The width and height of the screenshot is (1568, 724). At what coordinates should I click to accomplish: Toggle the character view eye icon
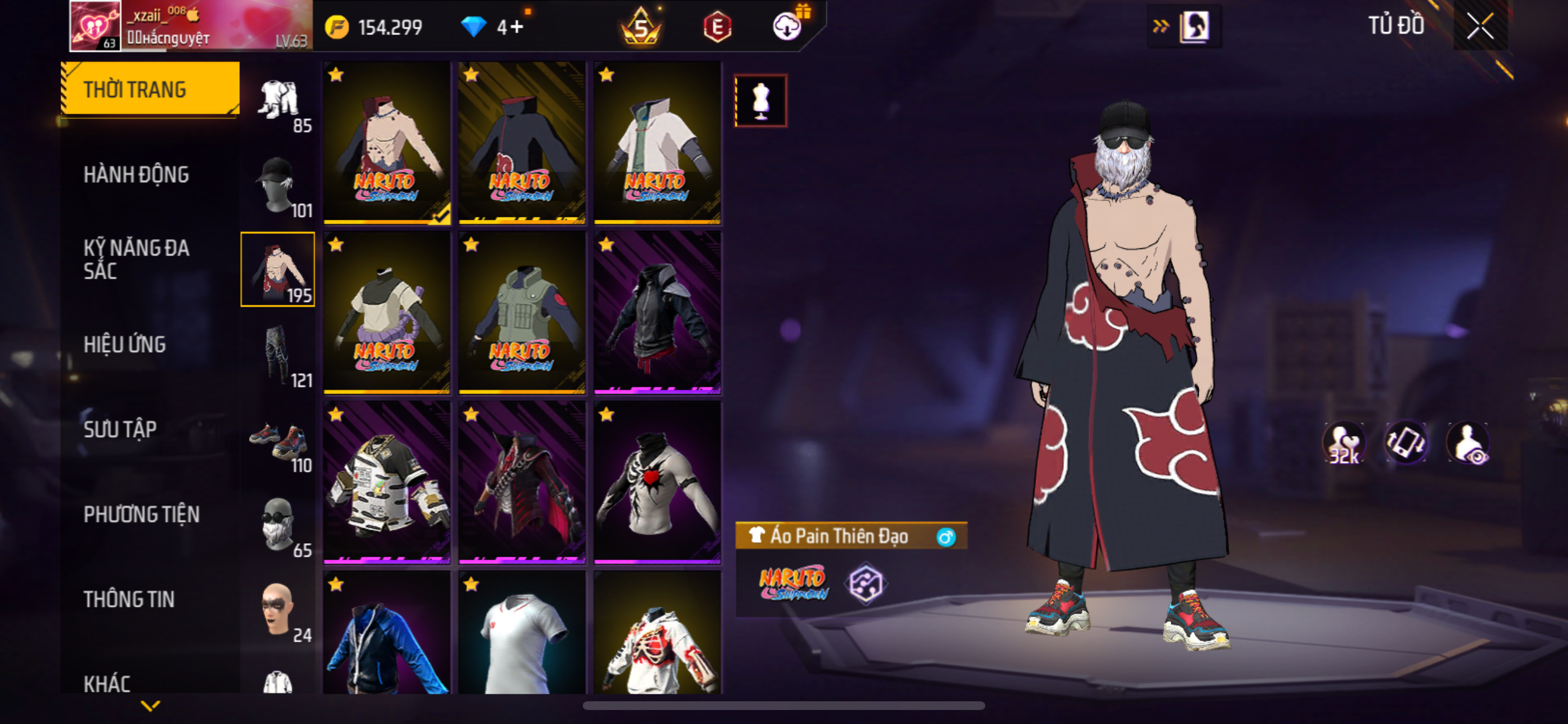click(x=1468, y=443)
